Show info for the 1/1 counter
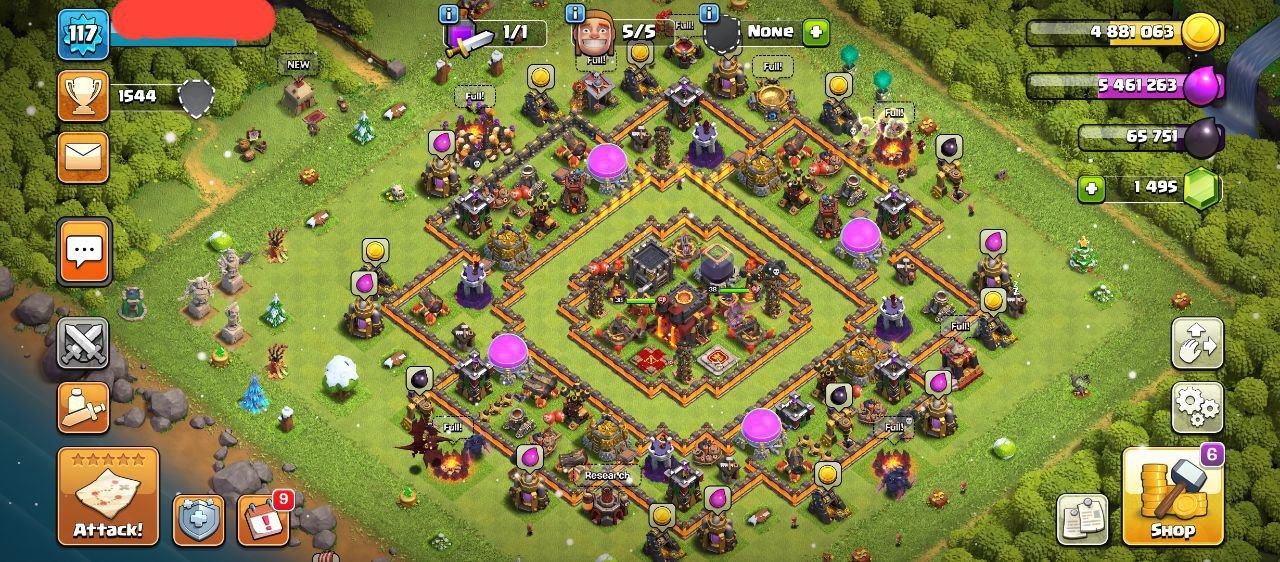1280x562 pixels. 449,13
